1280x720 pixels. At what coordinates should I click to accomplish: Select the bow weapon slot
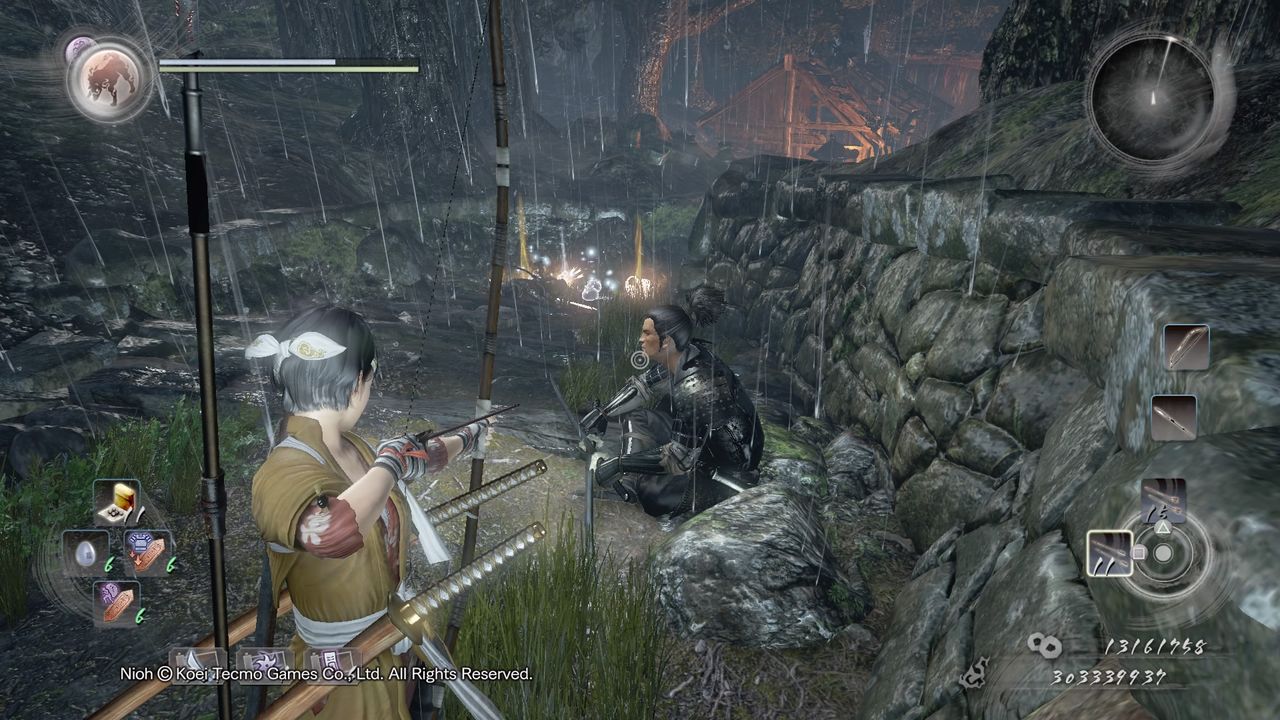coord(1187,348)
